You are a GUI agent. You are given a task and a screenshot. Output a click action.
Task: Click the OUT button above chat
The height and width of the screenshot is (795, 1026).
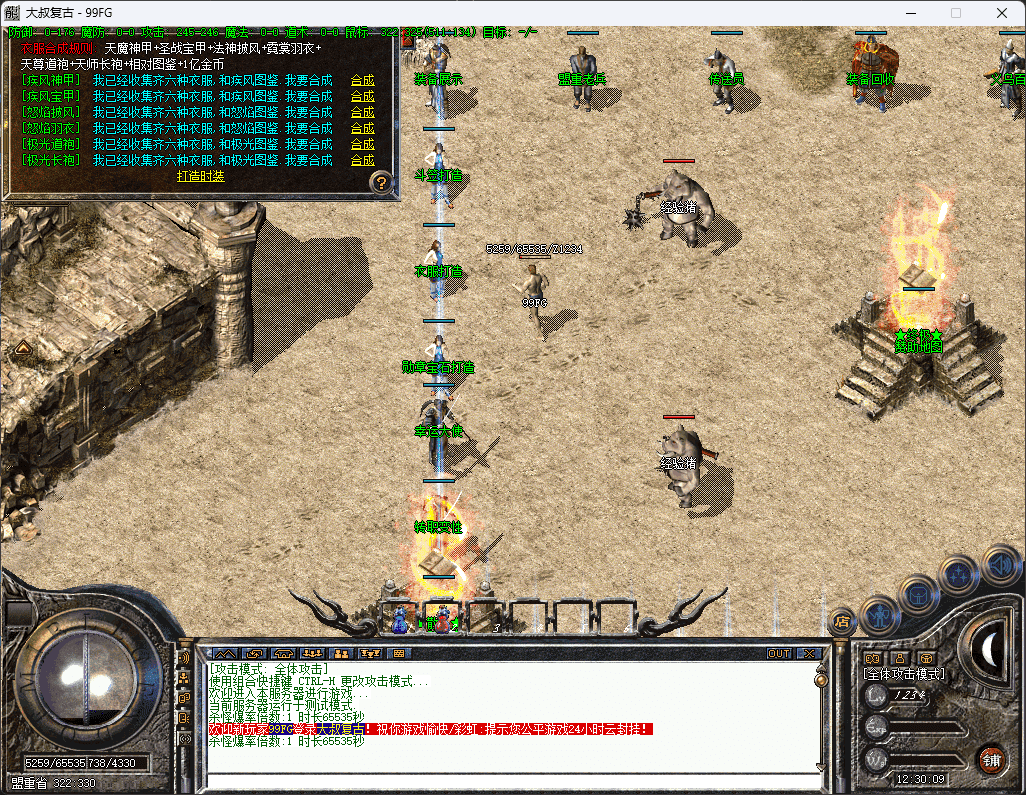pyautogui.click(x=779, y=654)
